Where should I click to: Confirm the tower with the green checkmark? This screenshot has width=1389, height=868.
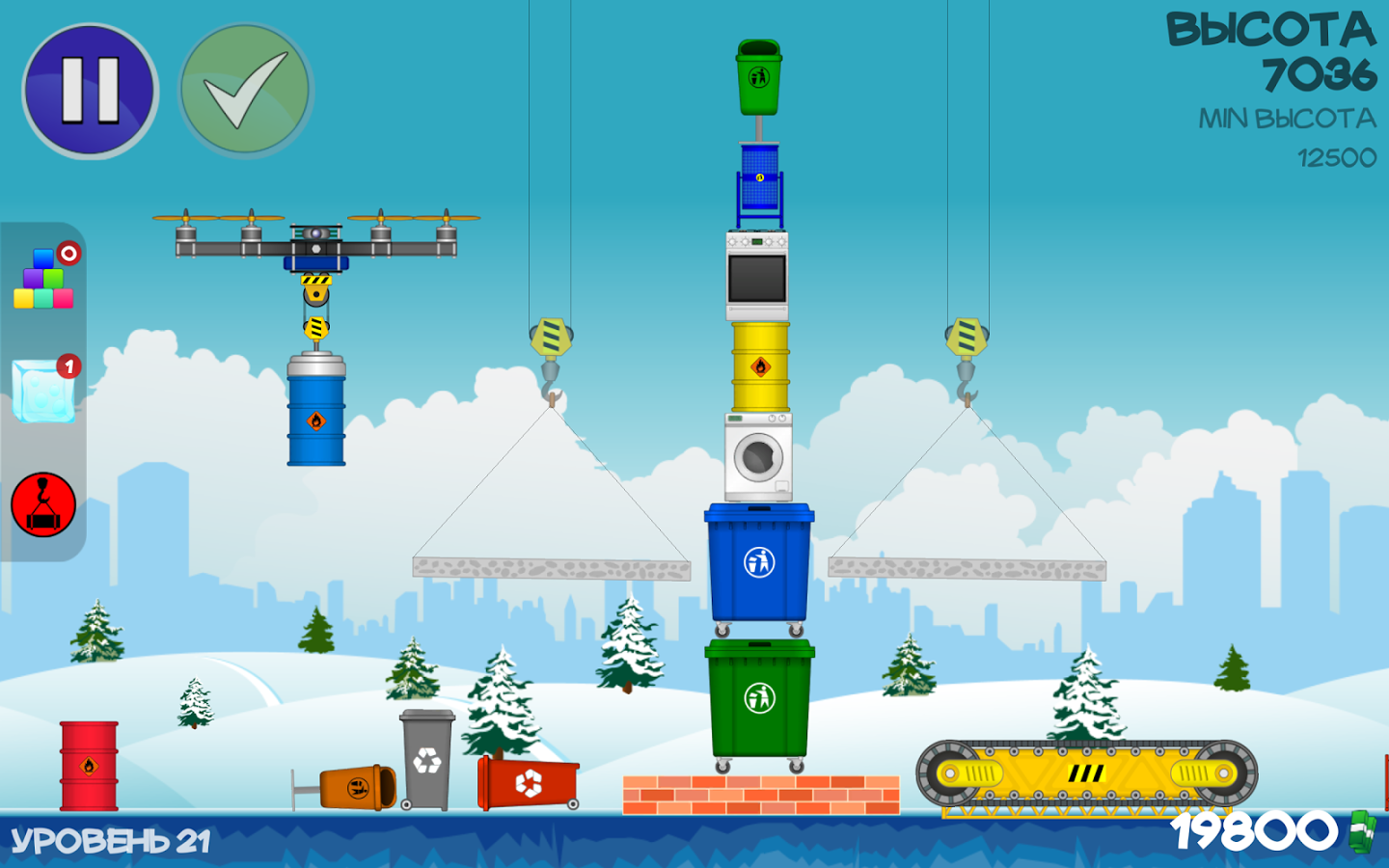246,91
